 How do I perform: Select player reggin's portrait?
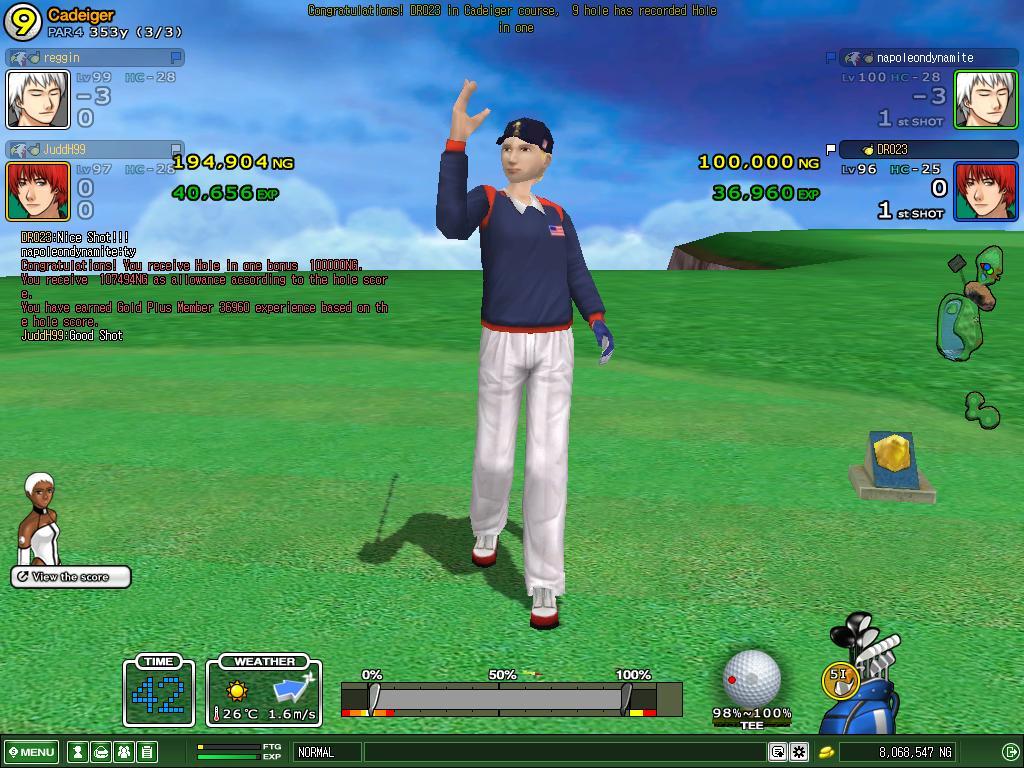point(38,99)
